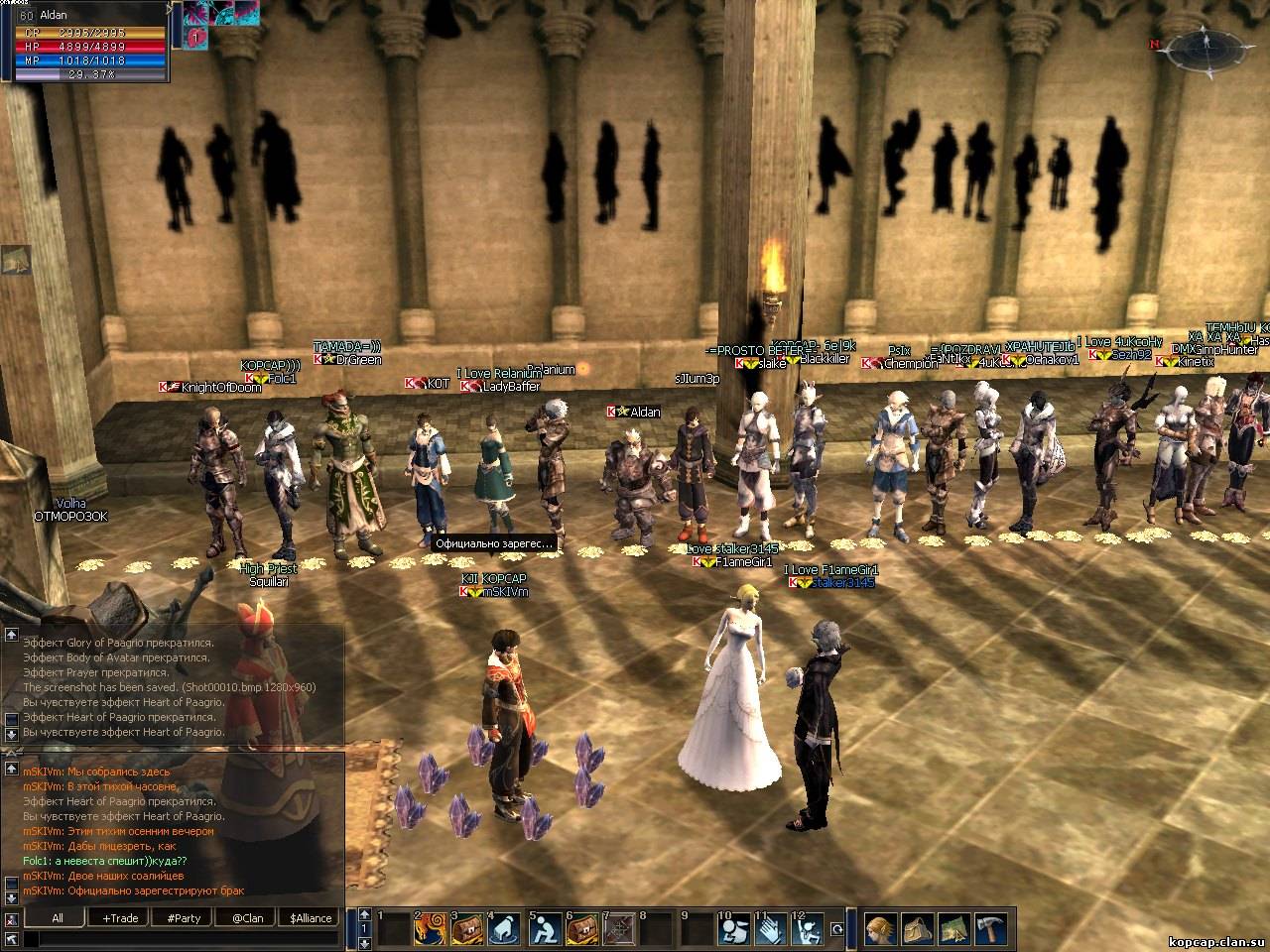Activate the sit/stand action in slot 5
This screenshot has height=952, width=1270.
coord(543,930)
